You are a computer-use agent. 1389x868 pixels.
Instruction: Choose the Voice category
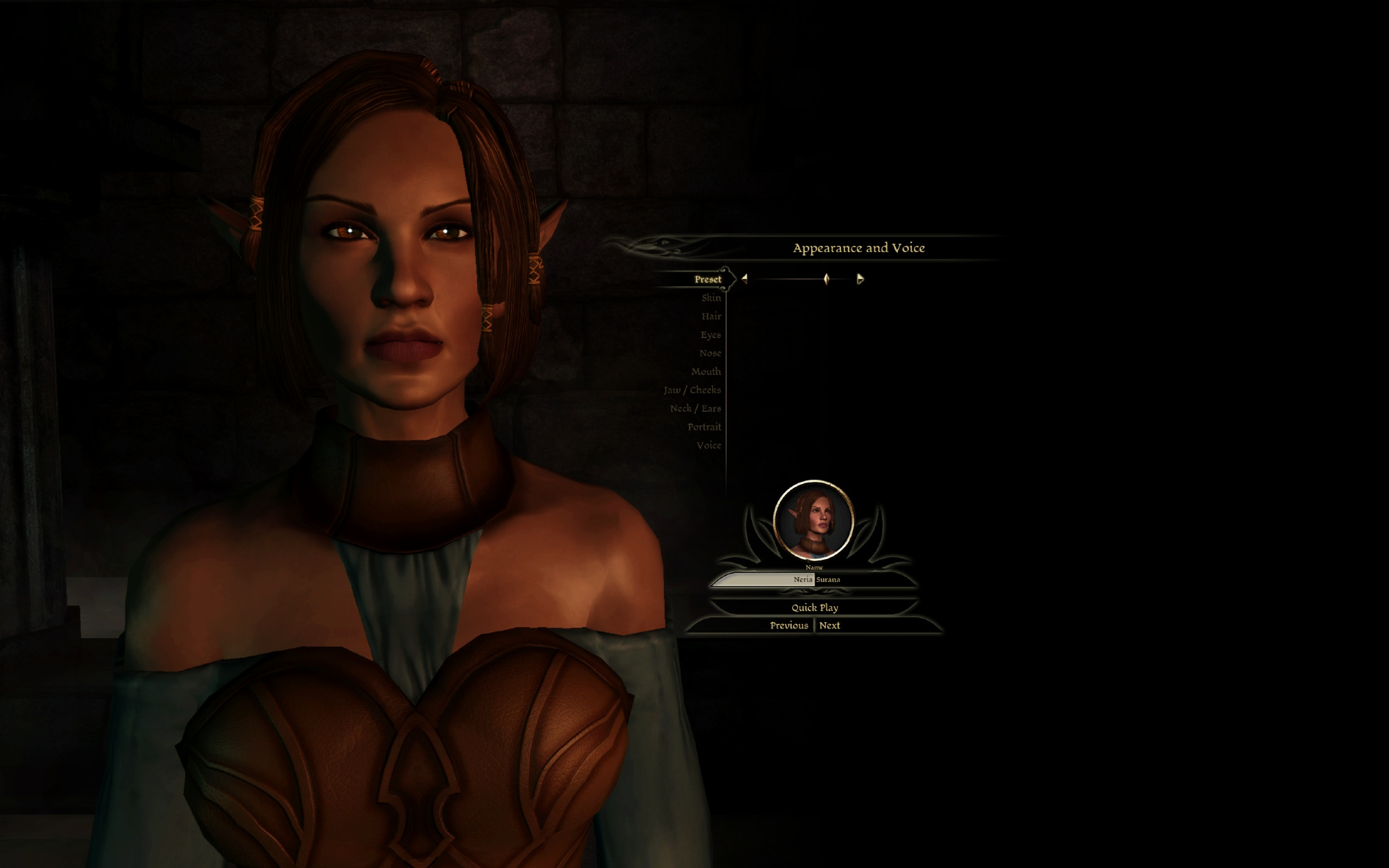pos(708,446)
